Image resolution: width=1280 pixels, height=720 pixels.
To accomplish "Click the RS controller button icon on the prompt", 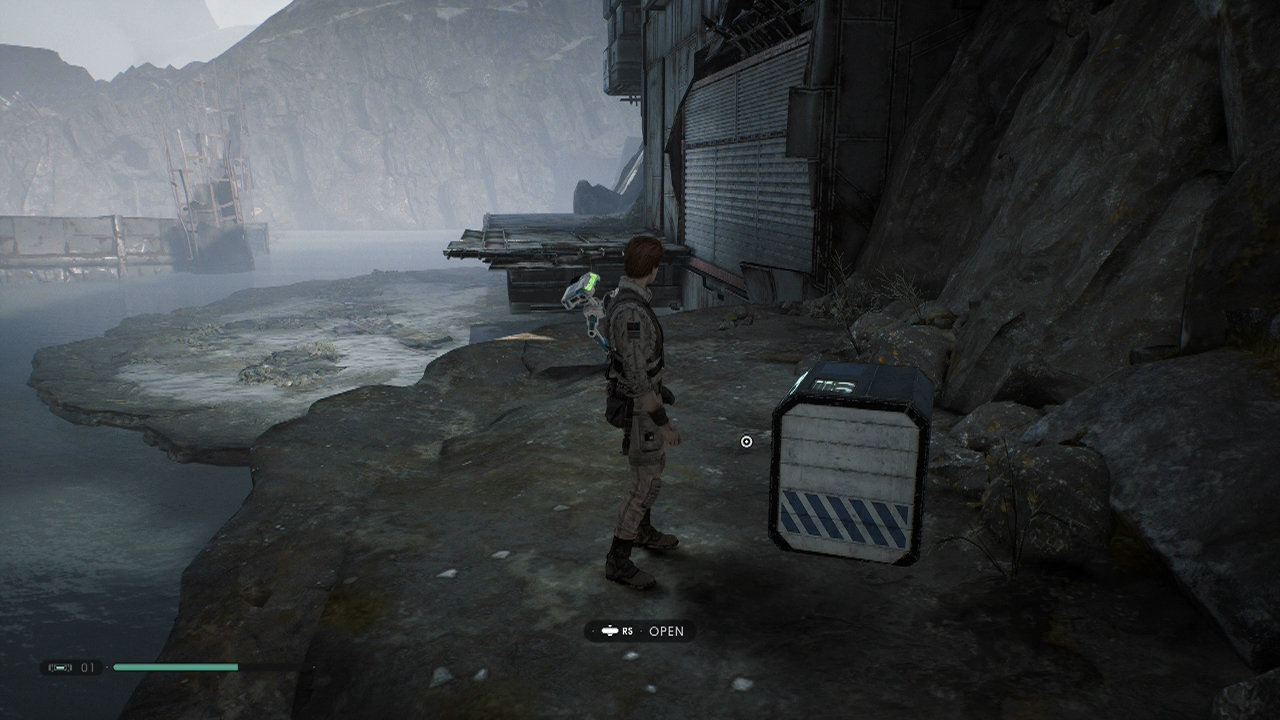I will click(610, 631).
